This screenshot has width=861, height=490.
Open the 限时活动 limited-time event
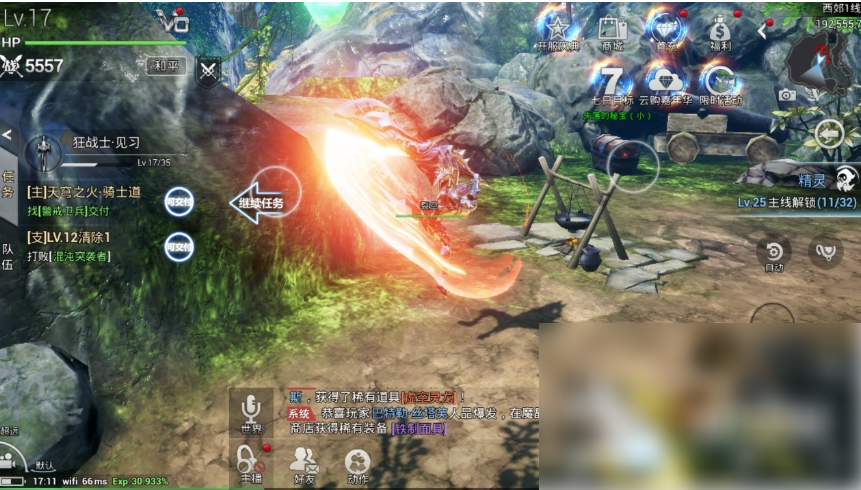[x=719, y=84]
